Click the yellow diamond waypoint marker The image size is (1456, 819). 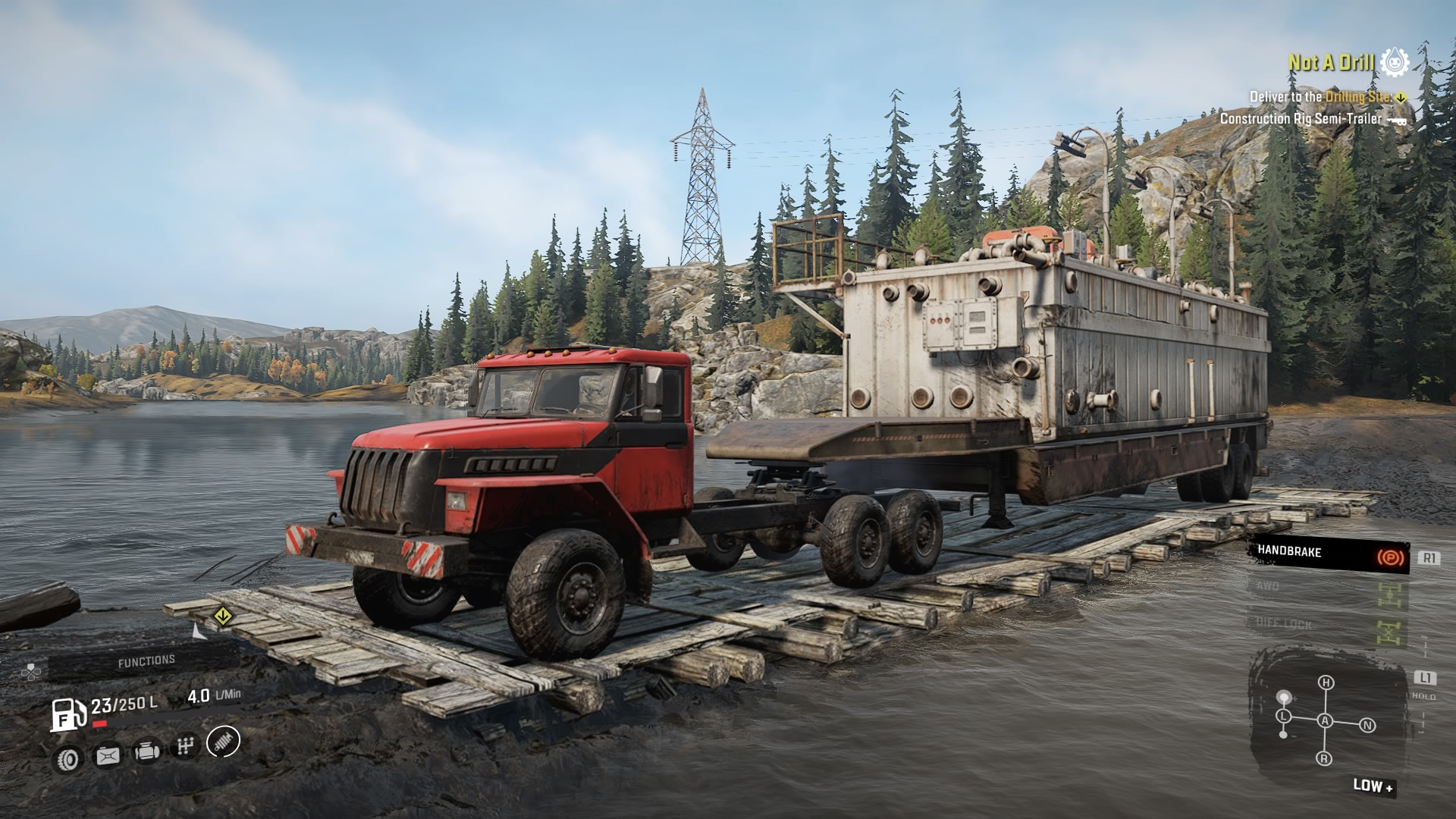[x=221, y=616]
